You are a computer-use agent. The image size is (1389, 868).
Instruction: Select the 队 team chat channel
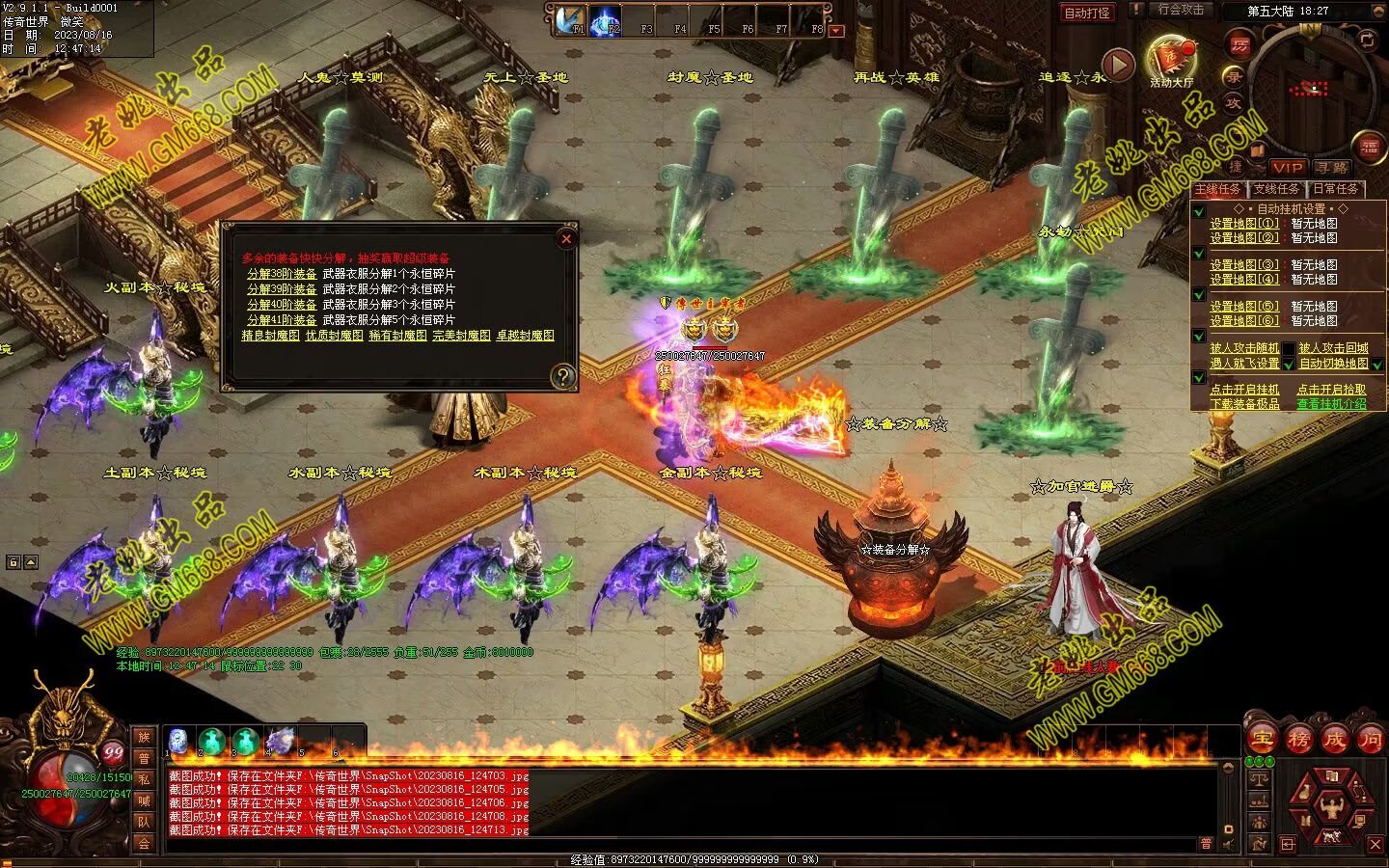pyautogui.click(x=144, y=822)
